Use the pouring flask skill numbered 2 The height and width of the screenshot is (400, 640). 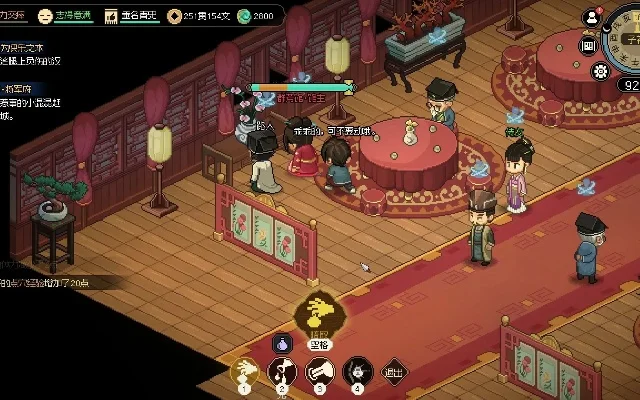tap(282, 372)
